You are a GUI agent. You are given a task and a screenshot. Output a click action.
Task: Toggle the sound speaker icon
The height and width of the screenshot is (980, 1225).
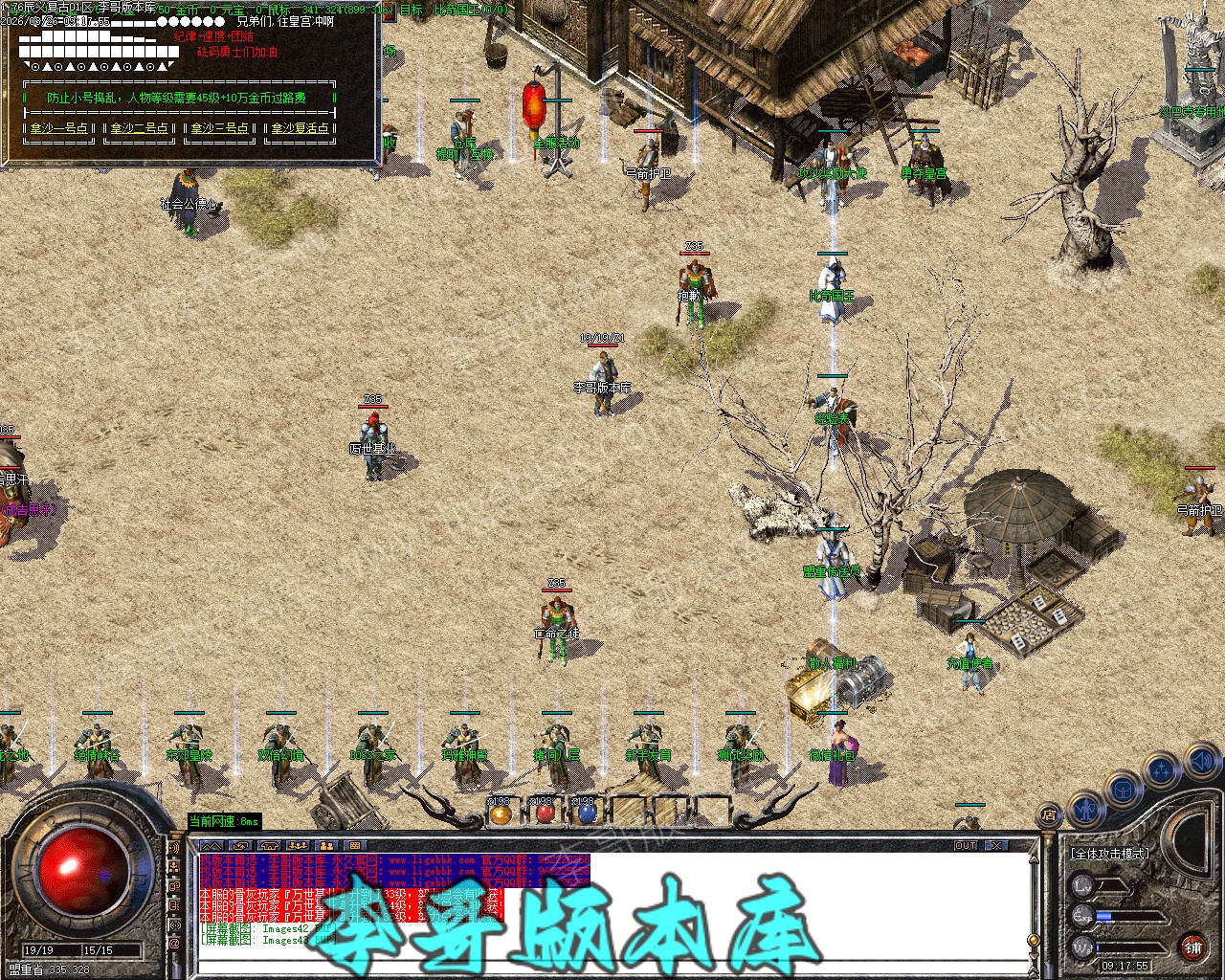tap(1201, 761)
